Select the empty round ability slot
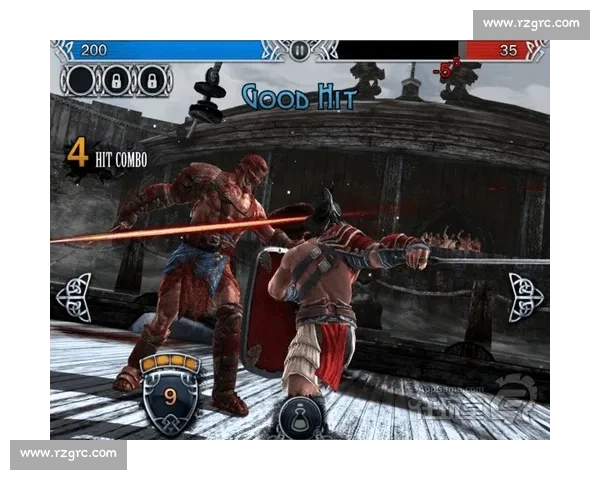 coord(78,79)
